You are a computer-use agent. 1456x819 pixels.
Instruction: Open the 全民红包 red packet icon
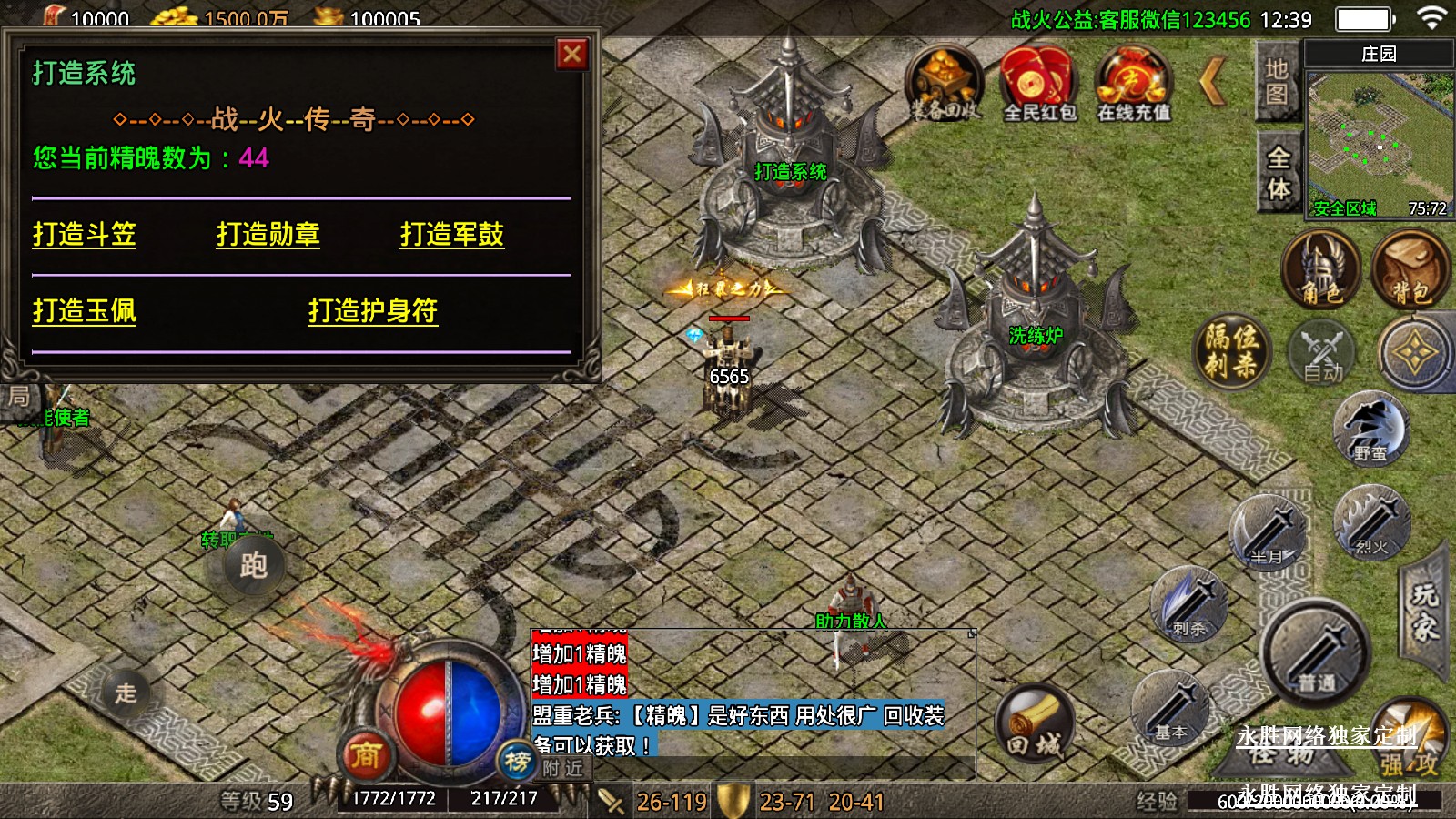pyautogui.click(x=1038, y=84)
